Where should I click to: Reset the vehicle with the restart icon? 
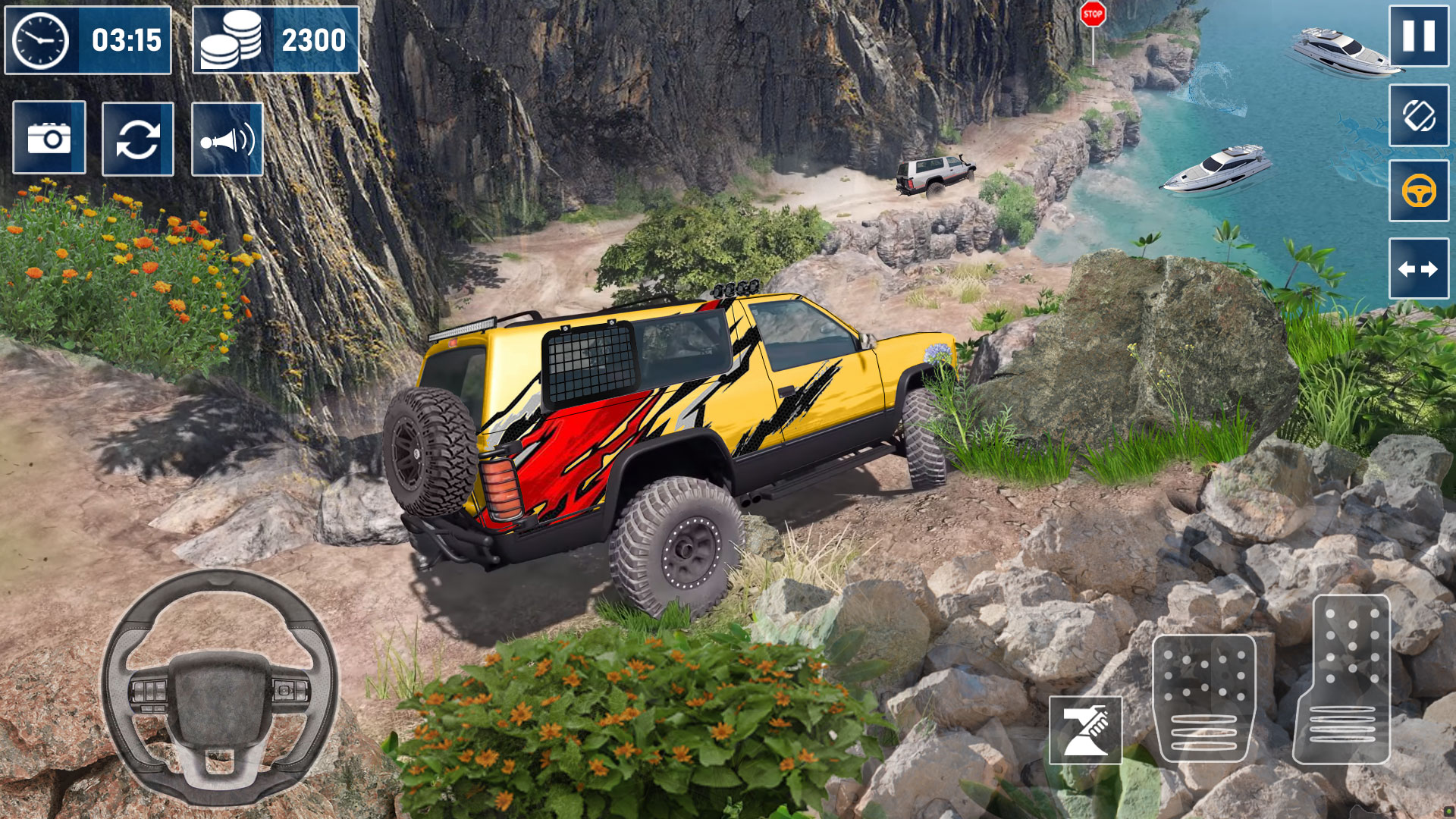pos(138,139)
